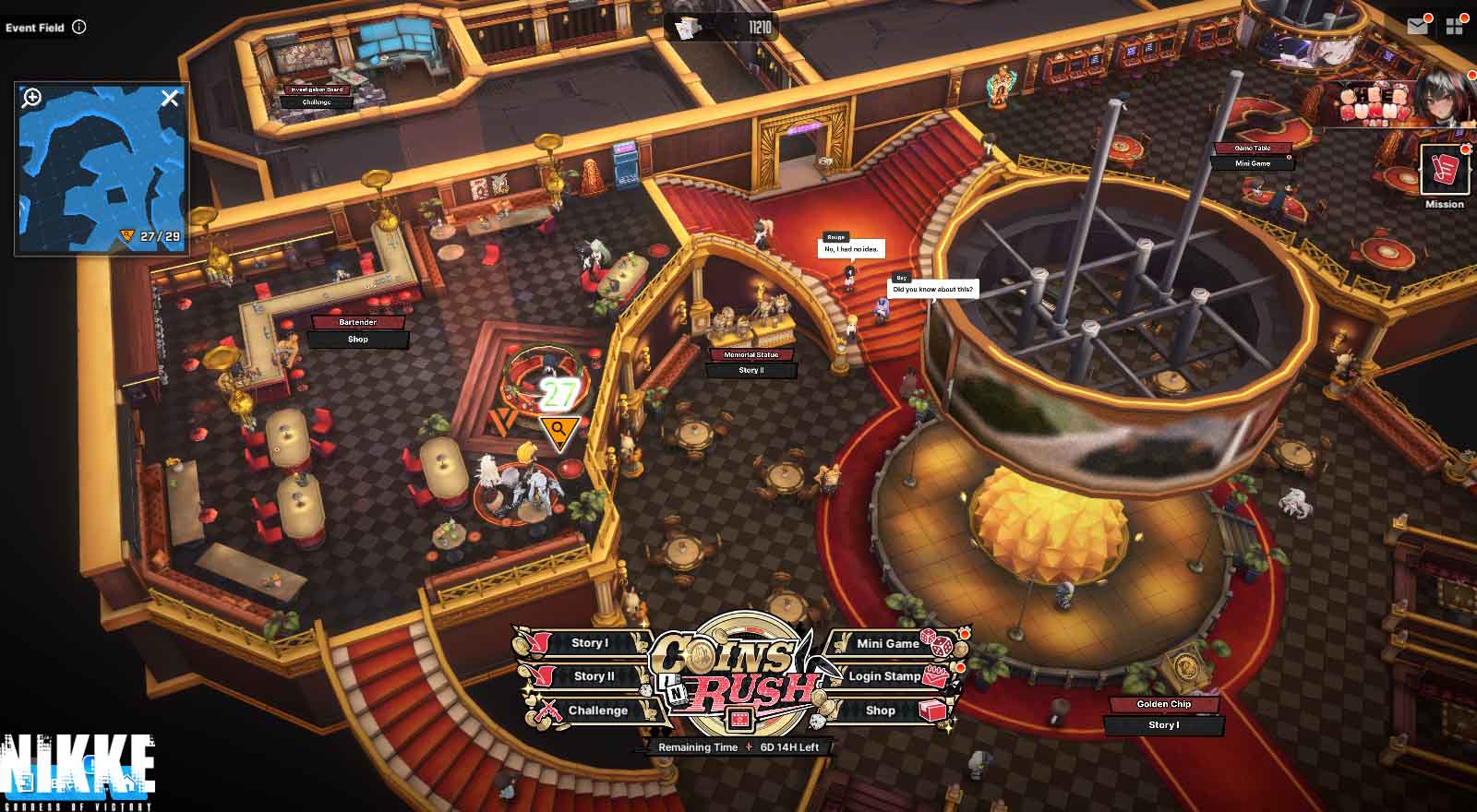Open Mini Game in the Coins Rush menu
Screen dimensions: 1477x812
887,643
